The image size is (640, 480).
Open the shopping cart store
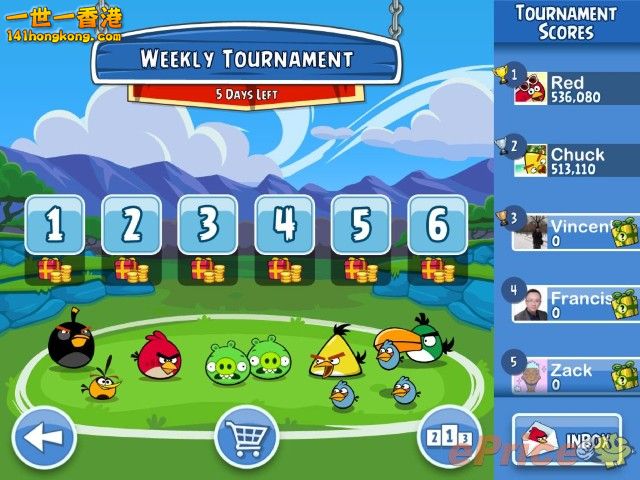(x=246, y=437)
